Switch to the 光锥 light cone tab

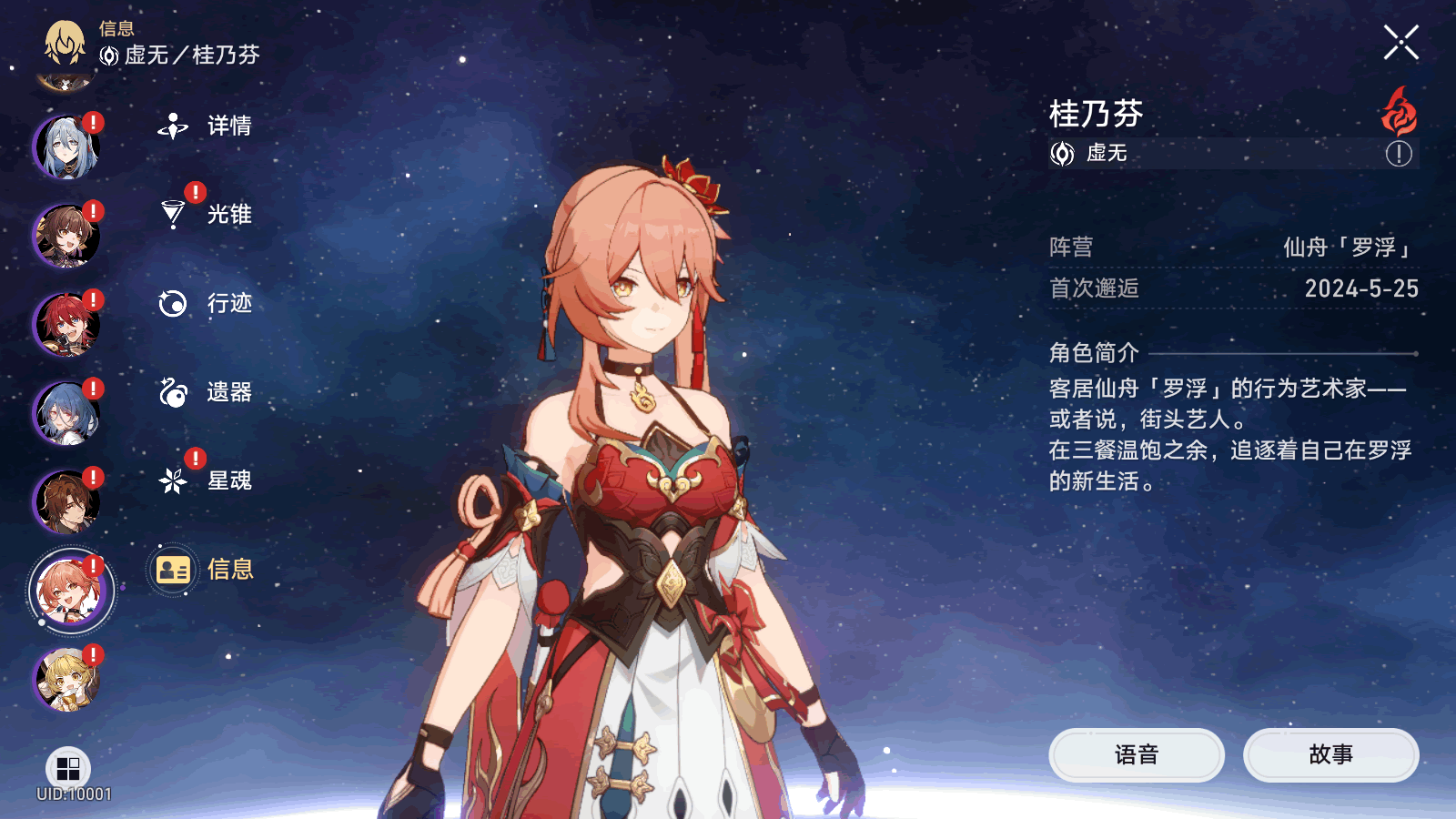(x=205, y=214)
